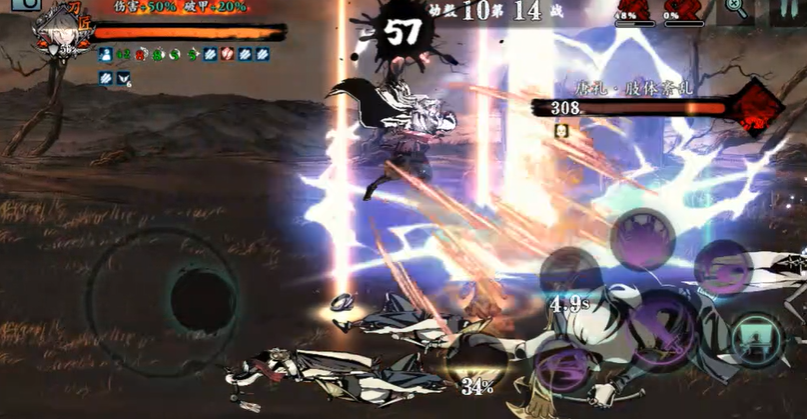This screenshot has height=419, width=807.
Task: Tap the small skull icon under the boss bar
Action: [561, 130]
